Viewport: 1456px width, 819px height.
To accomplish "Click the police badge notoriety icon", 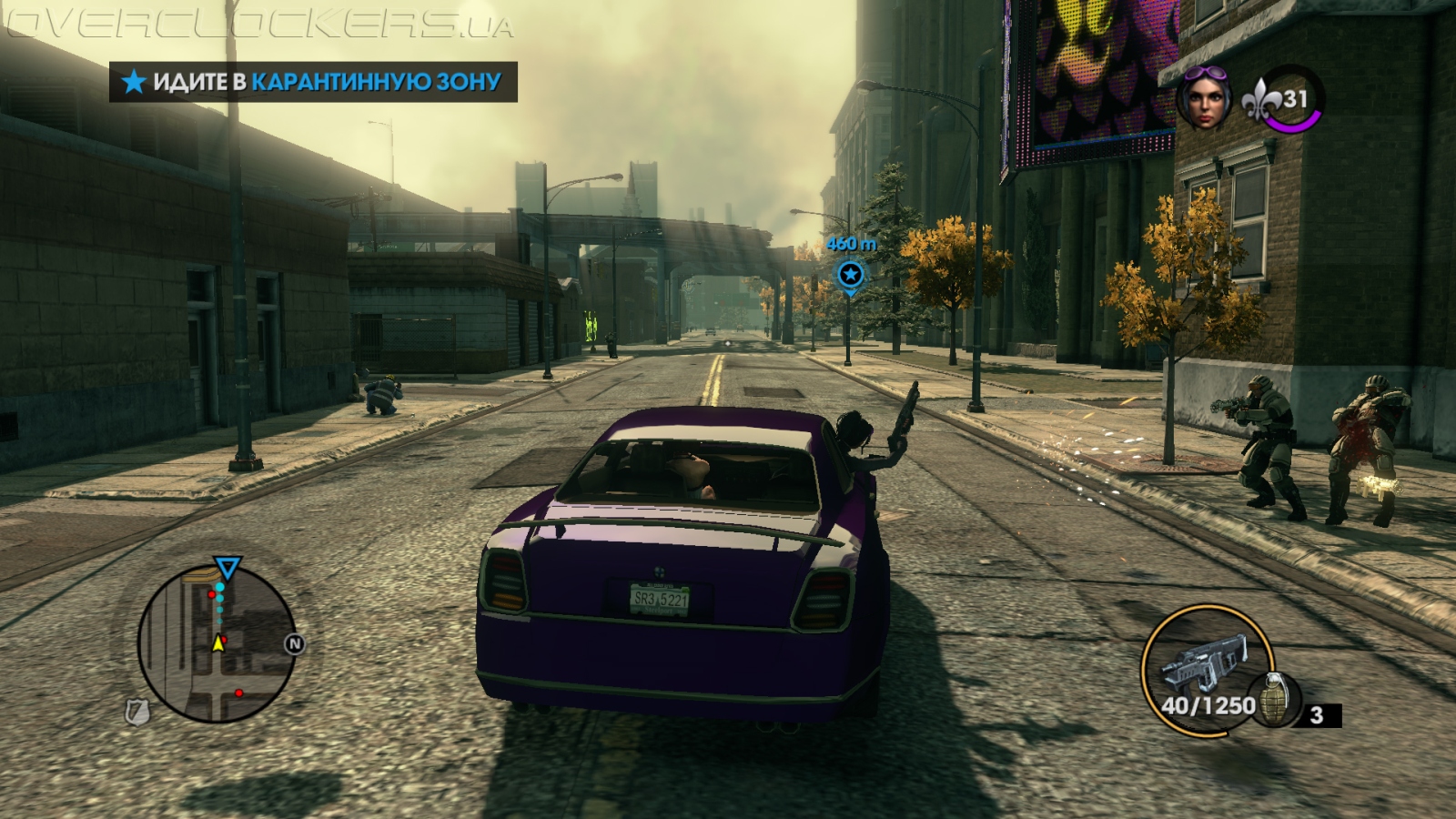I will (x=137, y=712).
